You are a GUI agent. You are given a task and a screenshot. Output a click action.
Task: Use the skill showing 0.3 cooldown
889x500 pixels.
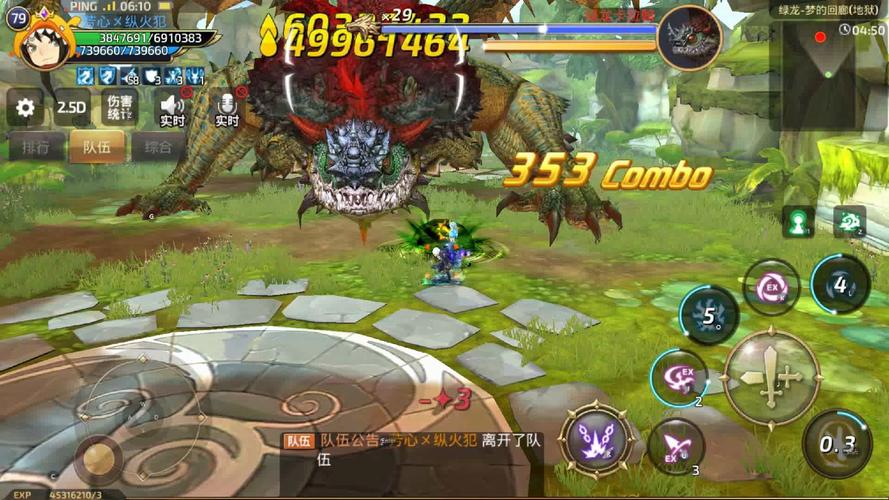tap(836, 443)
